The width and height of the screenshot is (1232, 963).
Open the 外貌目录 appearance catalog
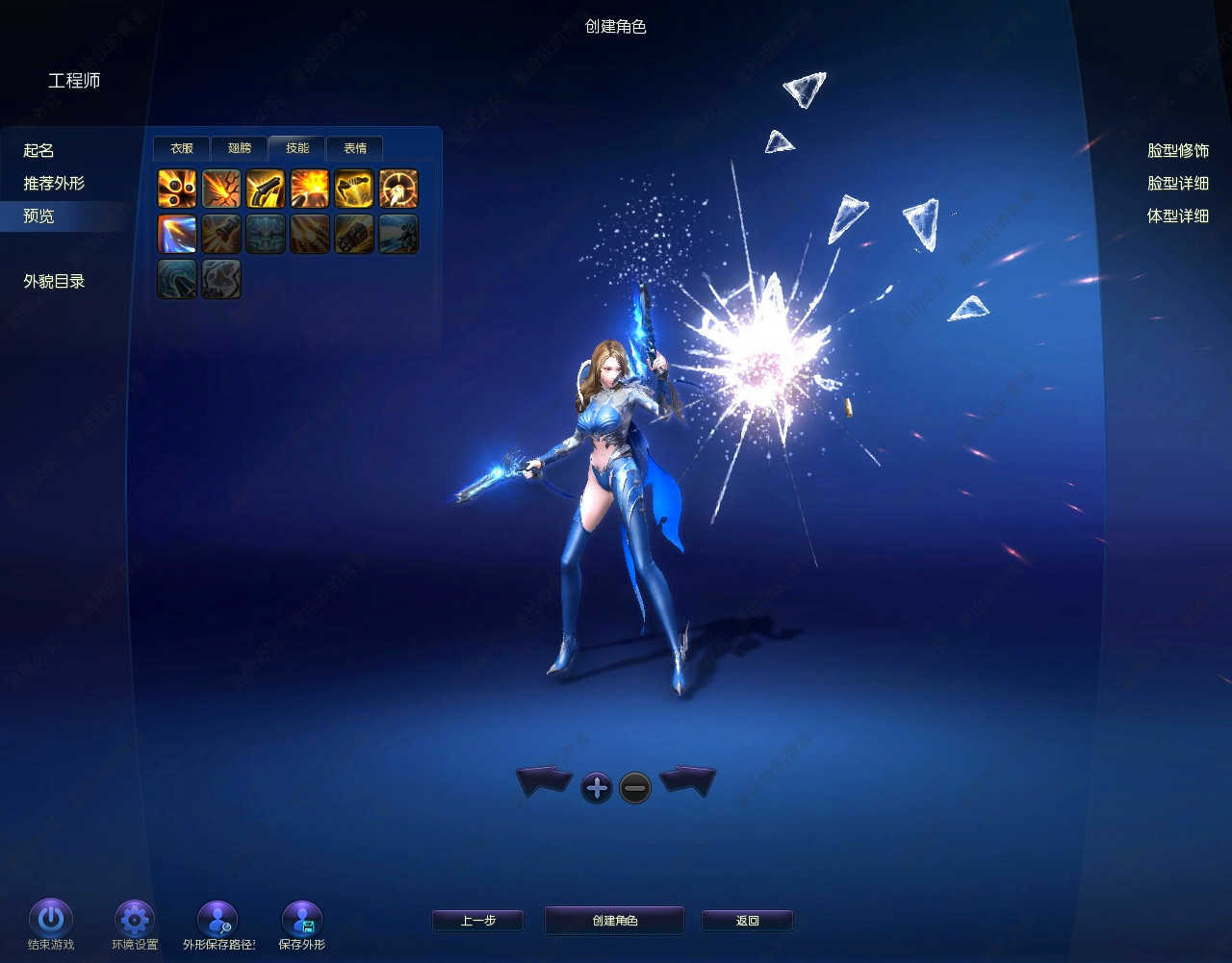click(x=55, y=282)
